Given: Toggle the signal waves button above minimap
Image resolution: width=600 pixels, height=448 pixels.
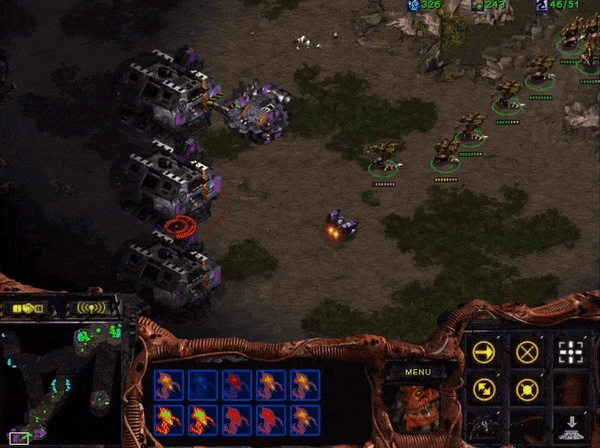Looking at the screenshot, I should click(x=90, y=307).
